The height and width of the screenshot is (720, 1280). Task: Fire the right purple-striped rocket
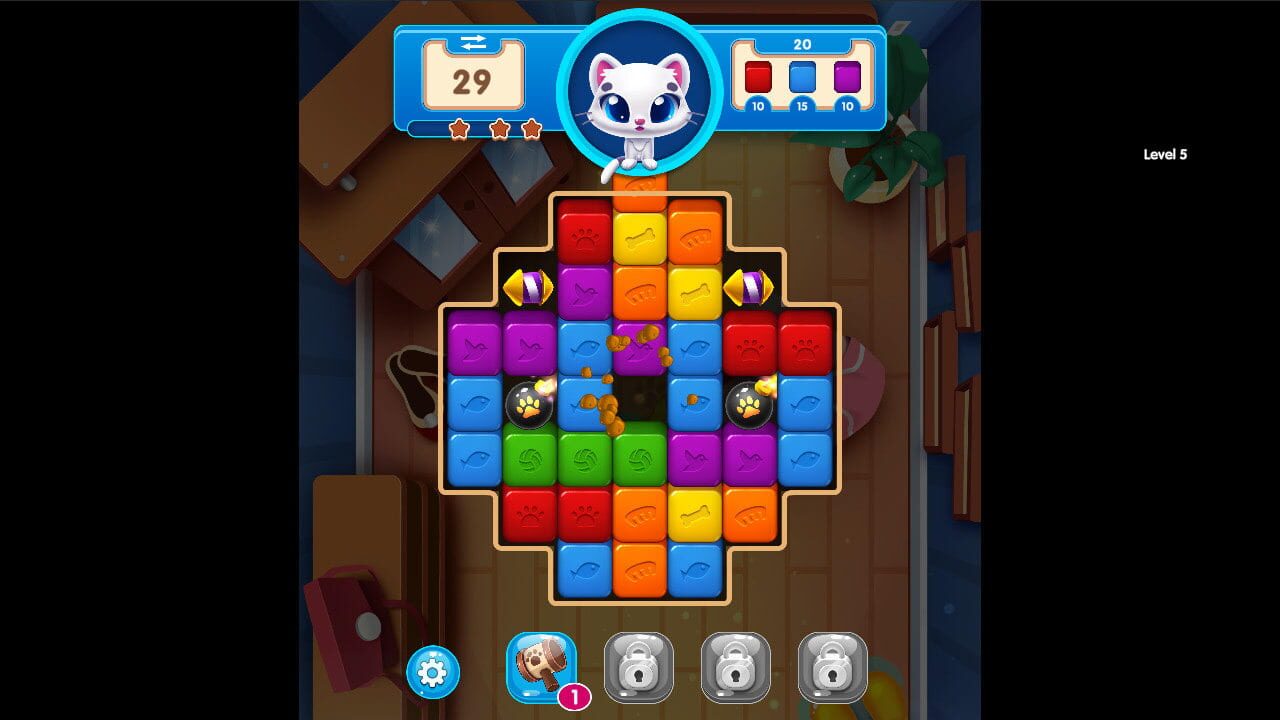[751, 289]
